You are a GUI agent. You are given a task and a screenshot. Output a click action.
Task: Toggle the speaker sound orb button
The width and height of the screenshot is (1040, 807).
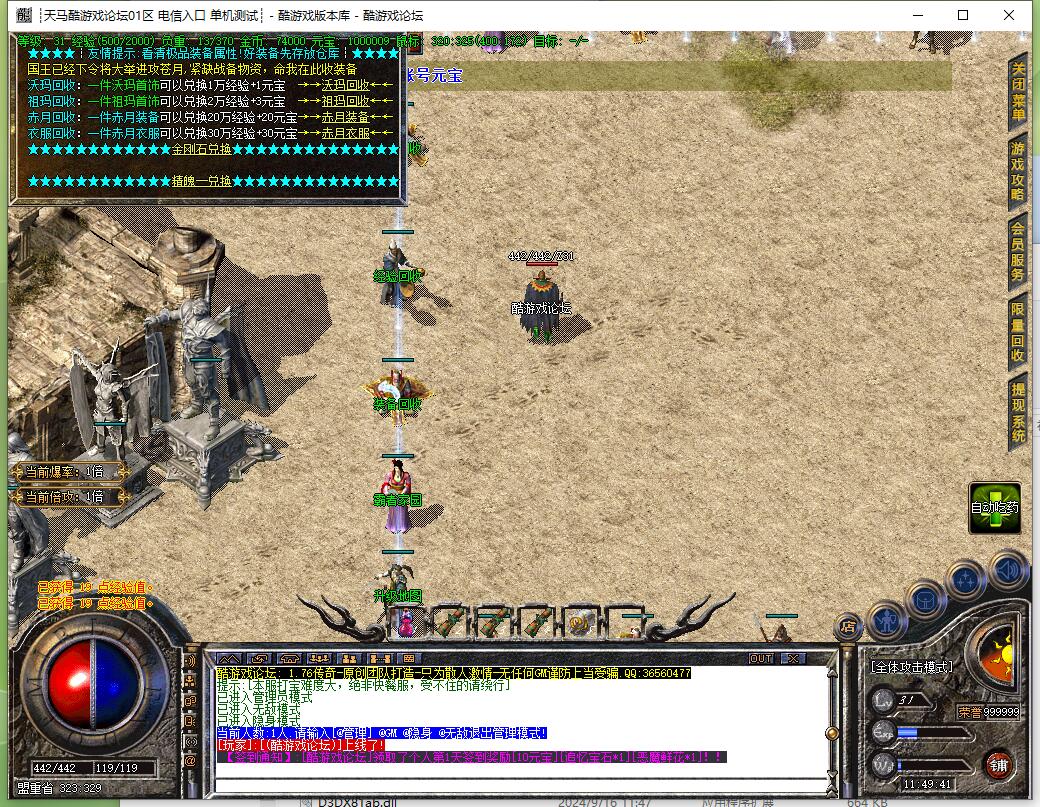coord(1008,570)
